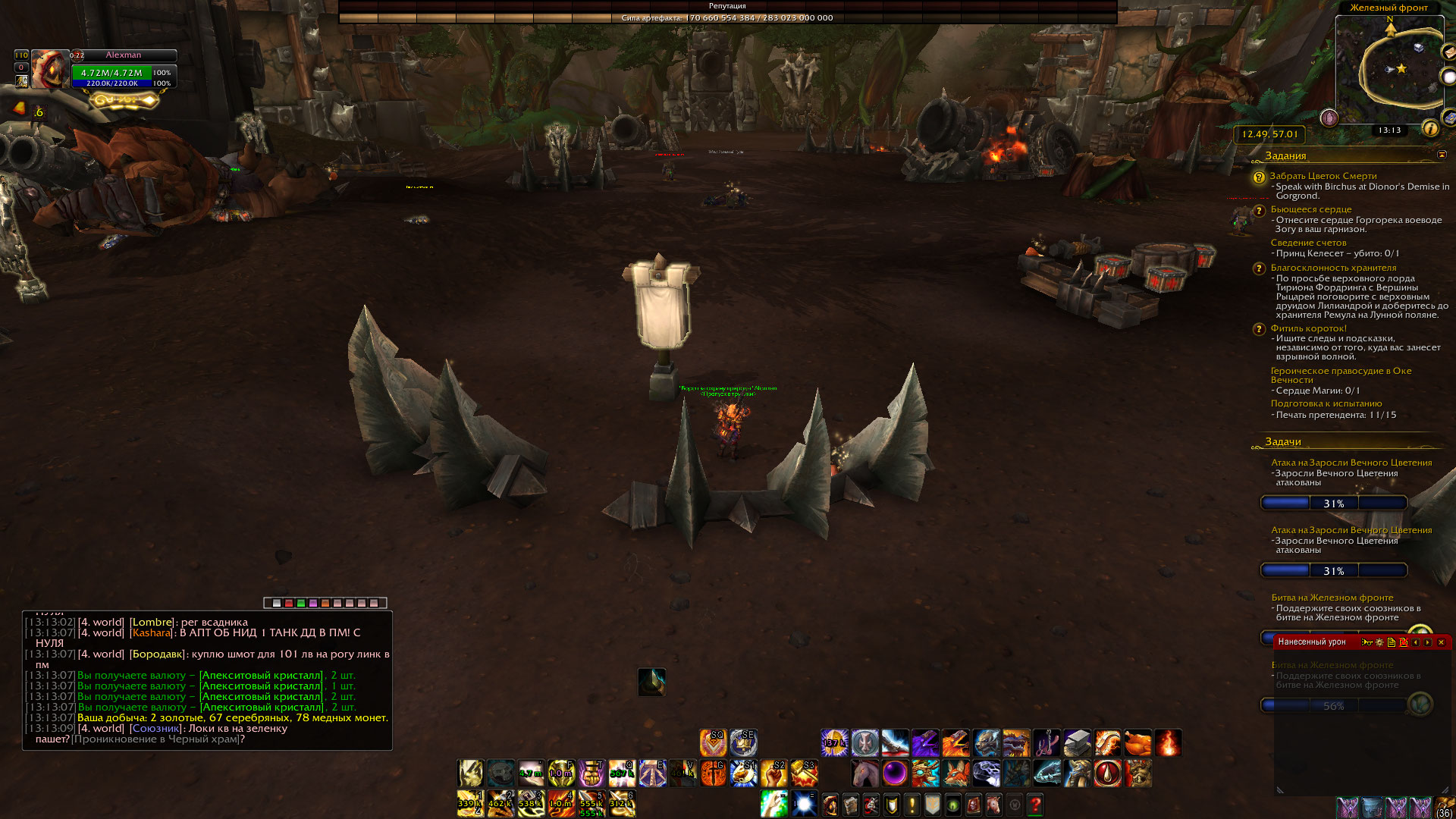The image size is (1456, 819).
Task: Click the Kashara player name in chat
Action: [151, 632]
